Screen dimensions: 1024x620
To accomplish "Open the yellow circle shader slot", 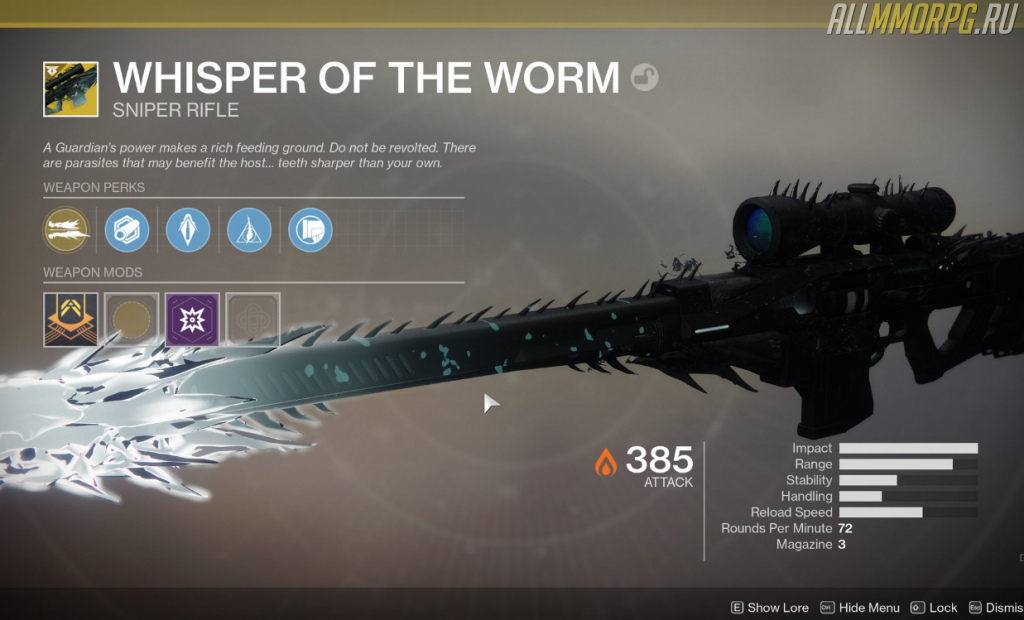I will point(132,319).
